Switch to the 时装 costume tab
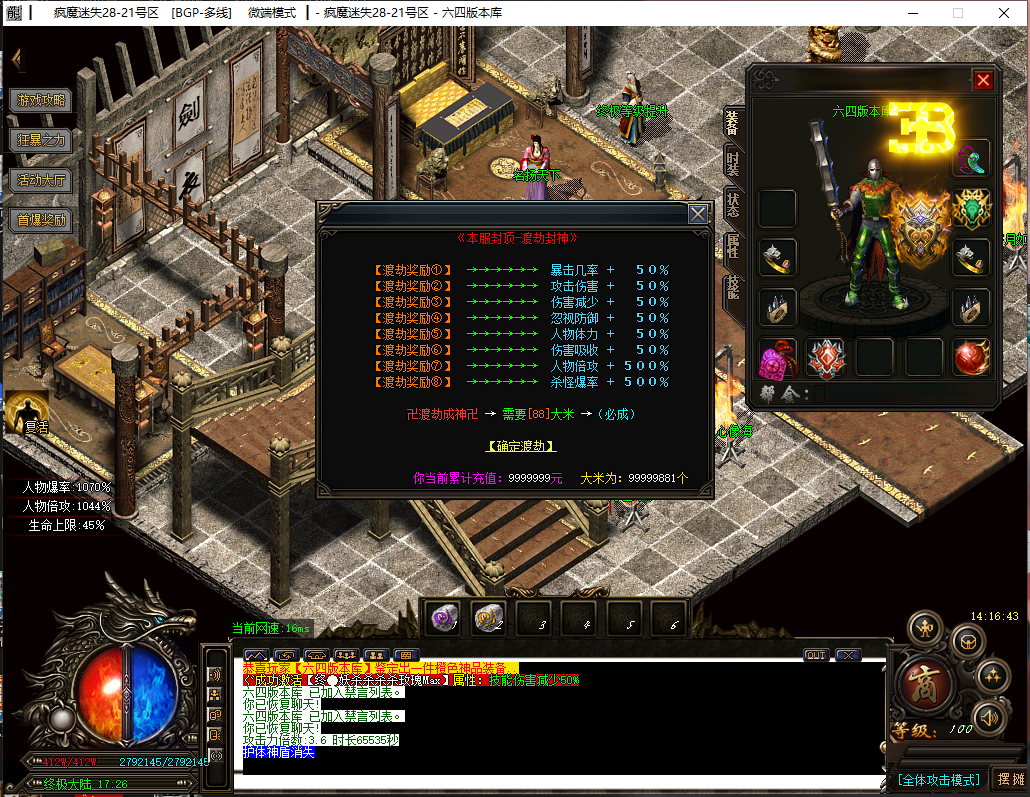This screenshot has height=797, width=1030. point(733,161)
